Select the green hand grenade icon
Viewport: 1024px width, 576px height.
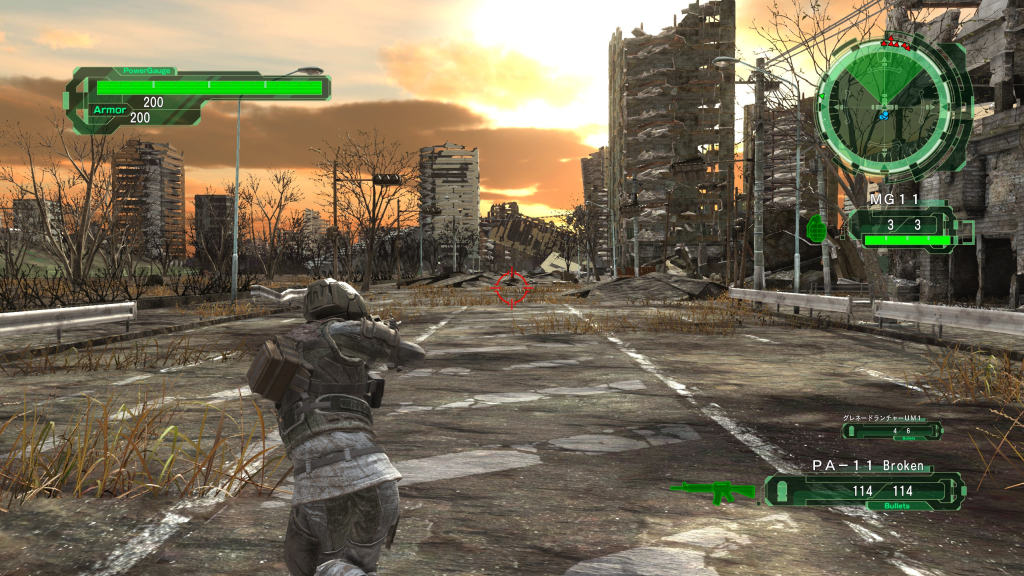point(816,228)
